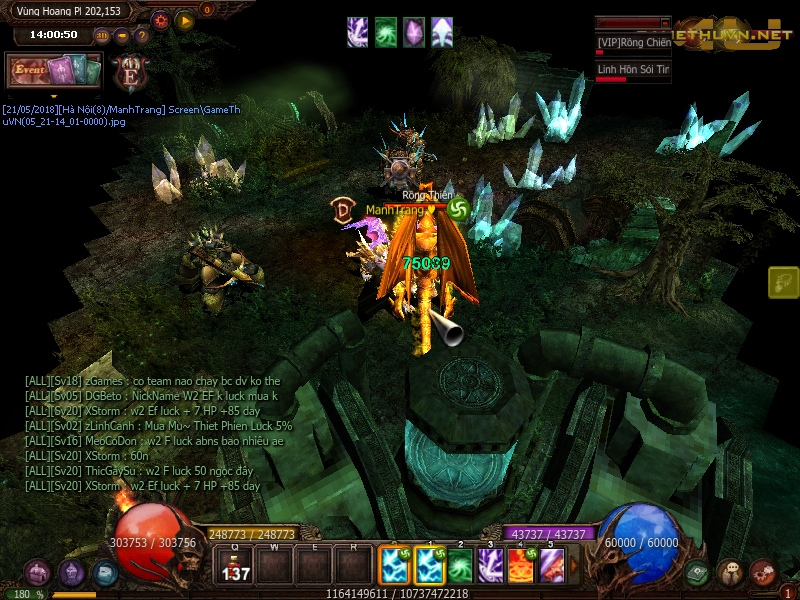The width and height of the screenshot is (800, 600).
Task: Select the highlighted lightning skill in slot 1
Action: coord(429,566)
